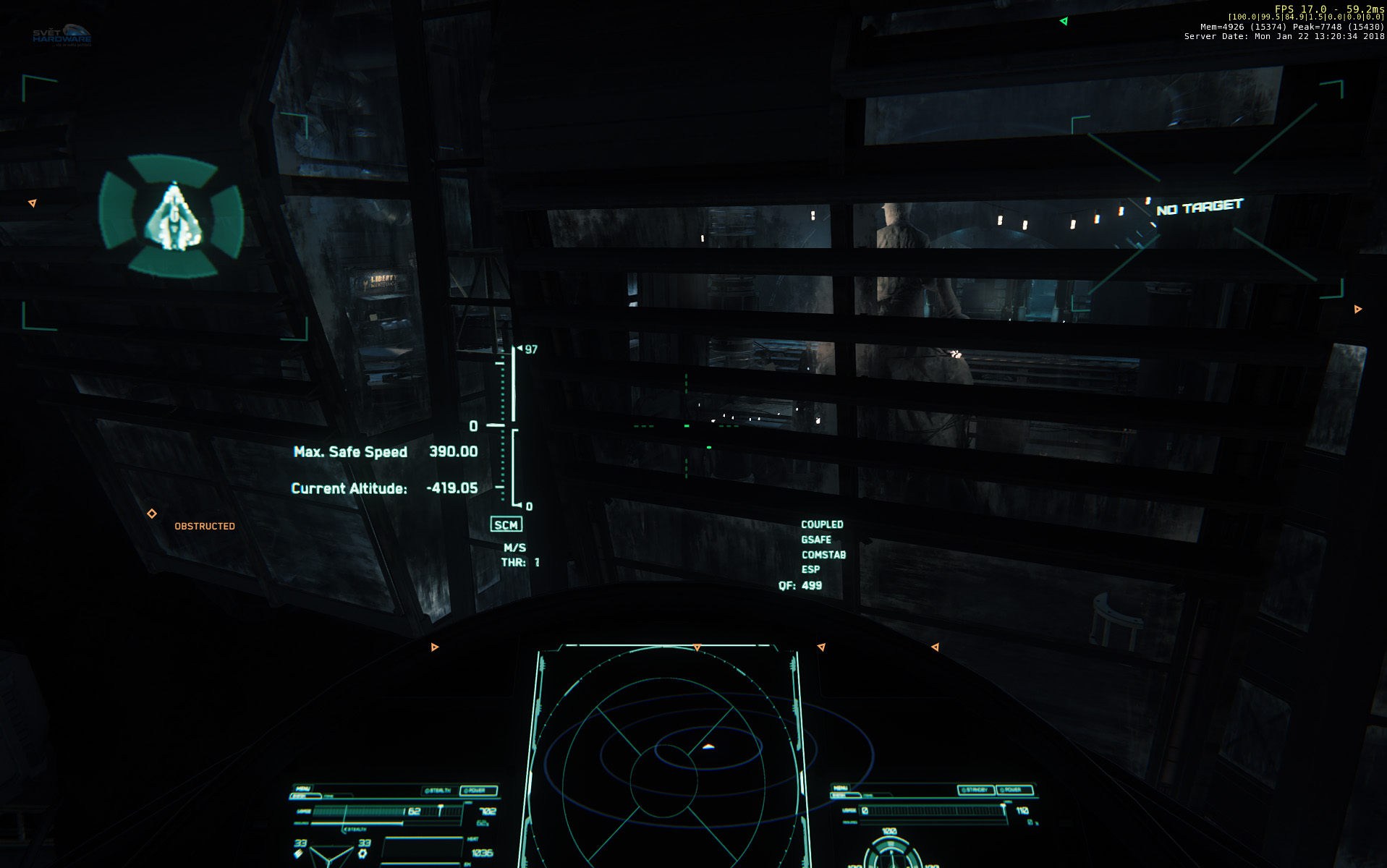This screenshot has height=868, width=1387.
Task: Open MENU on the power management display
Action: tap(304, 788)
